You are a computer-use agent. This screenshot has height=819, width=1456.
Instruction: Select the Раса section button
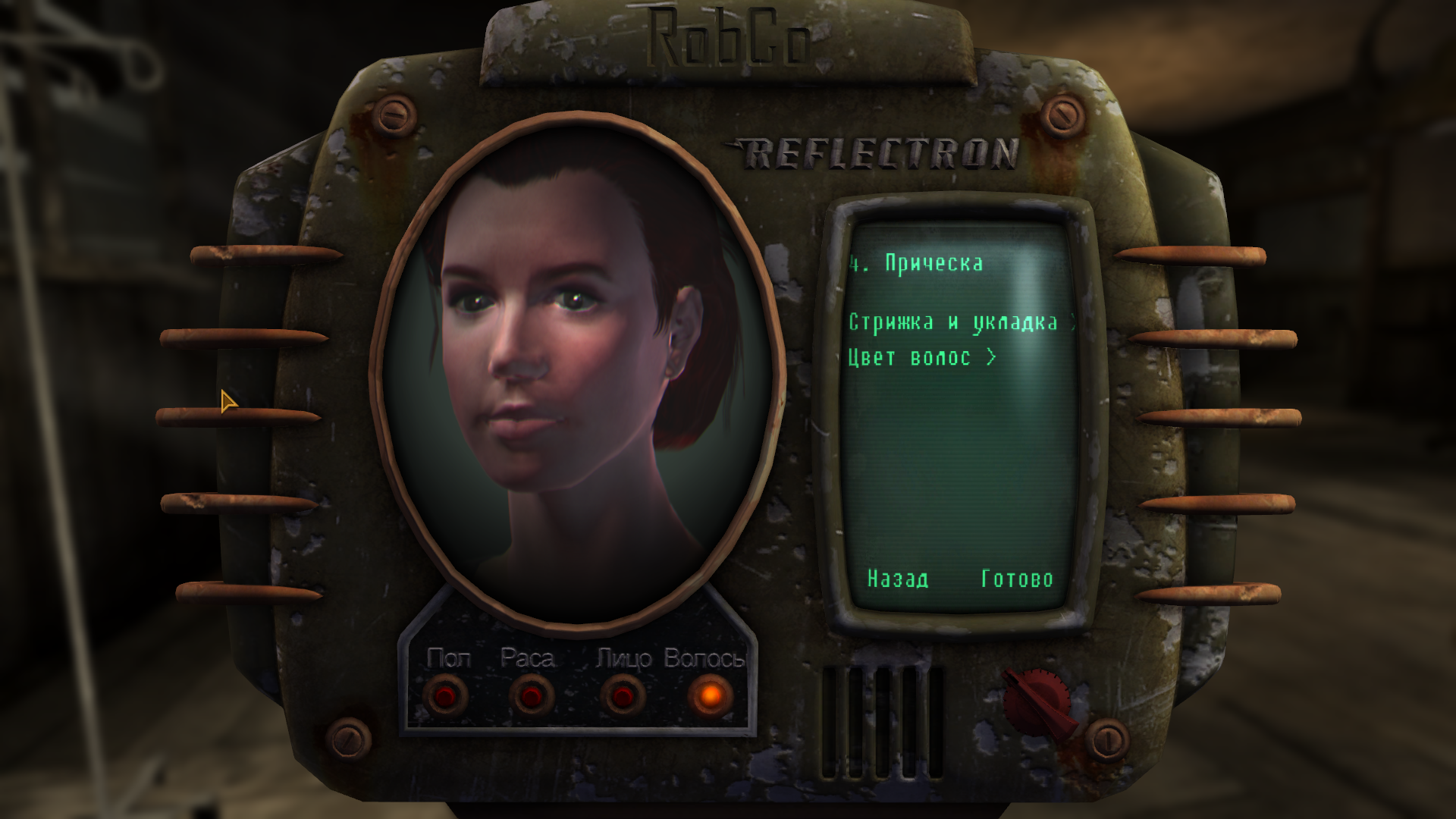tap(531, 695)
